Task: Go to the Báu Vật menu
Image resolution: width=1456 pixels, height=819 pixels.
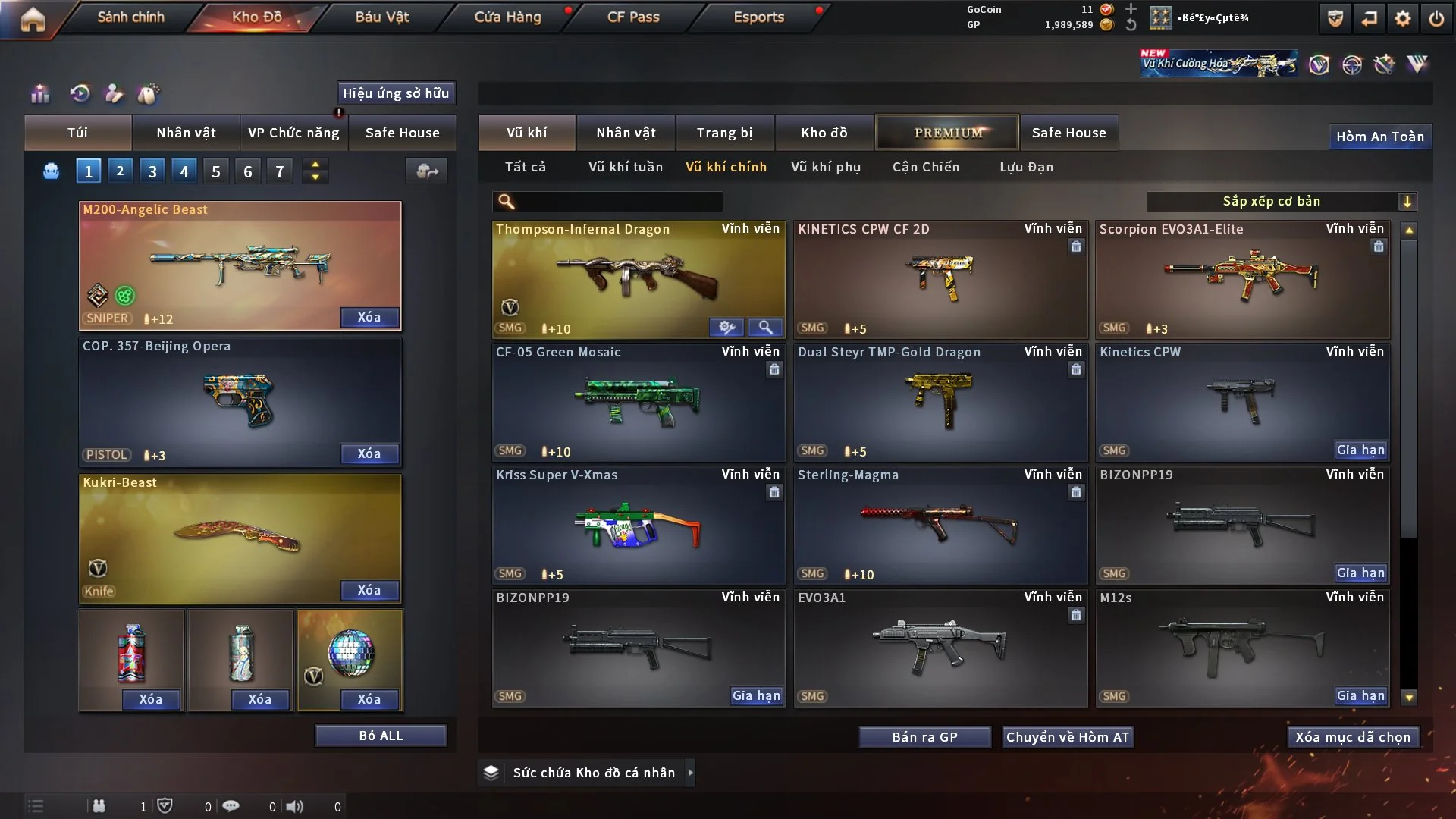Action: click(381, 17)
